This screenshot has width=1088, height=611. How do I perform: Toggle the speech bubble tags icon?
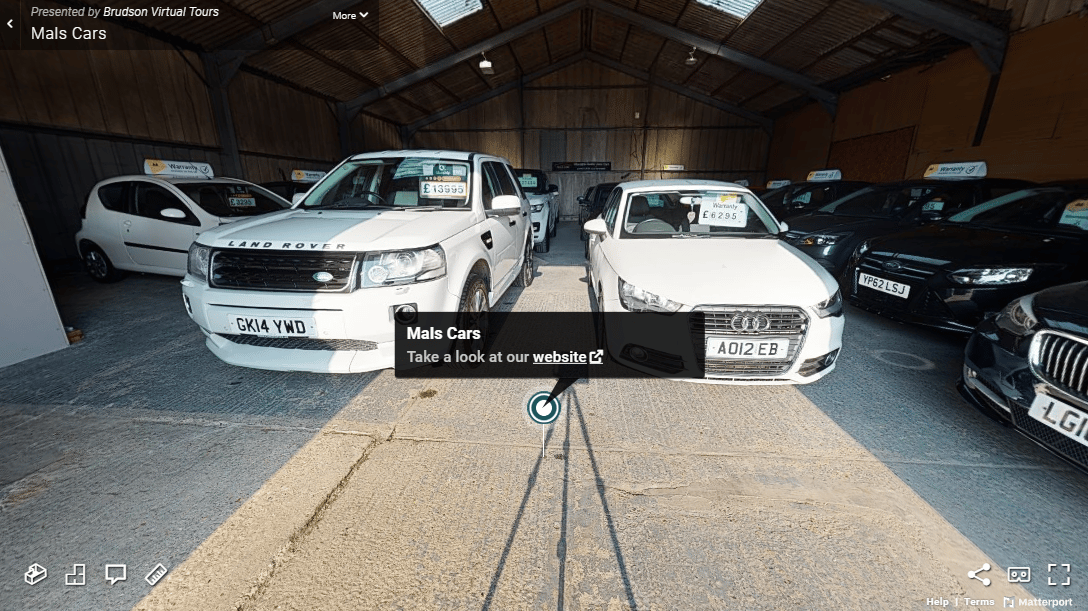[116, 574]
